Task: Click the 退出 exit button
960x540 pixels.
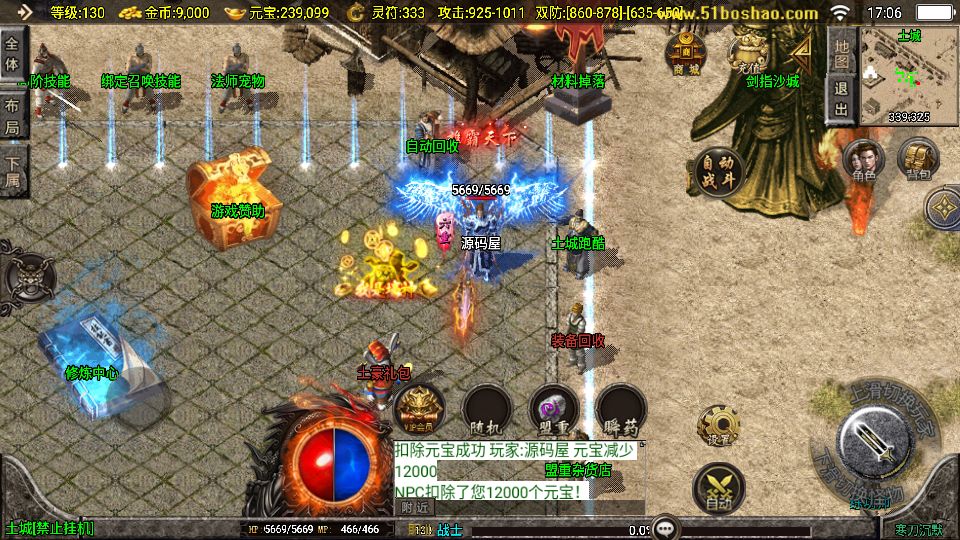Action: click(x=842, y=99)
